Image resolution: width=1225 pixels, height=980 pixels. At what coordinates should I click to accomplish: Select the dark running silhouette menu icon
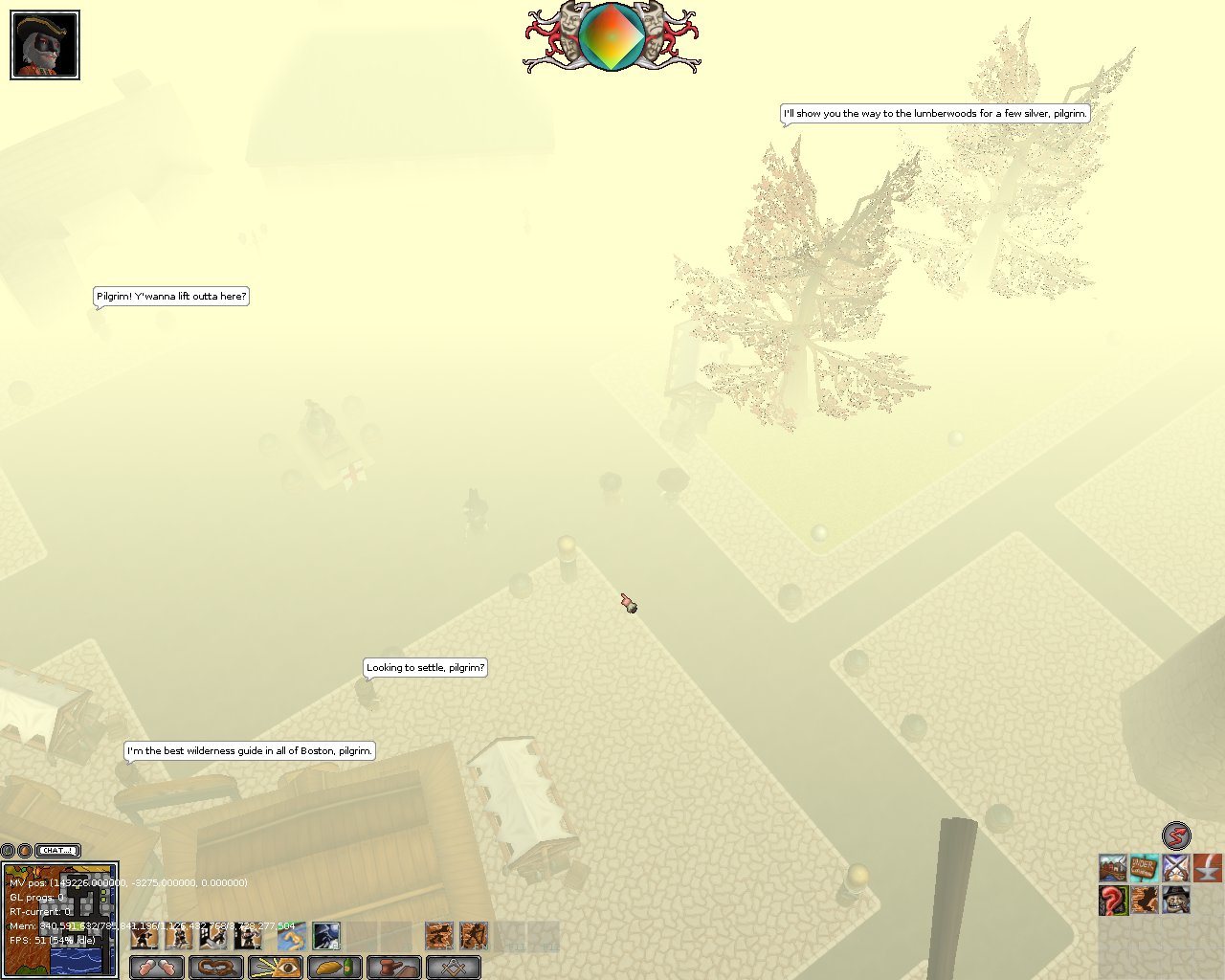tap(1145, 901)
